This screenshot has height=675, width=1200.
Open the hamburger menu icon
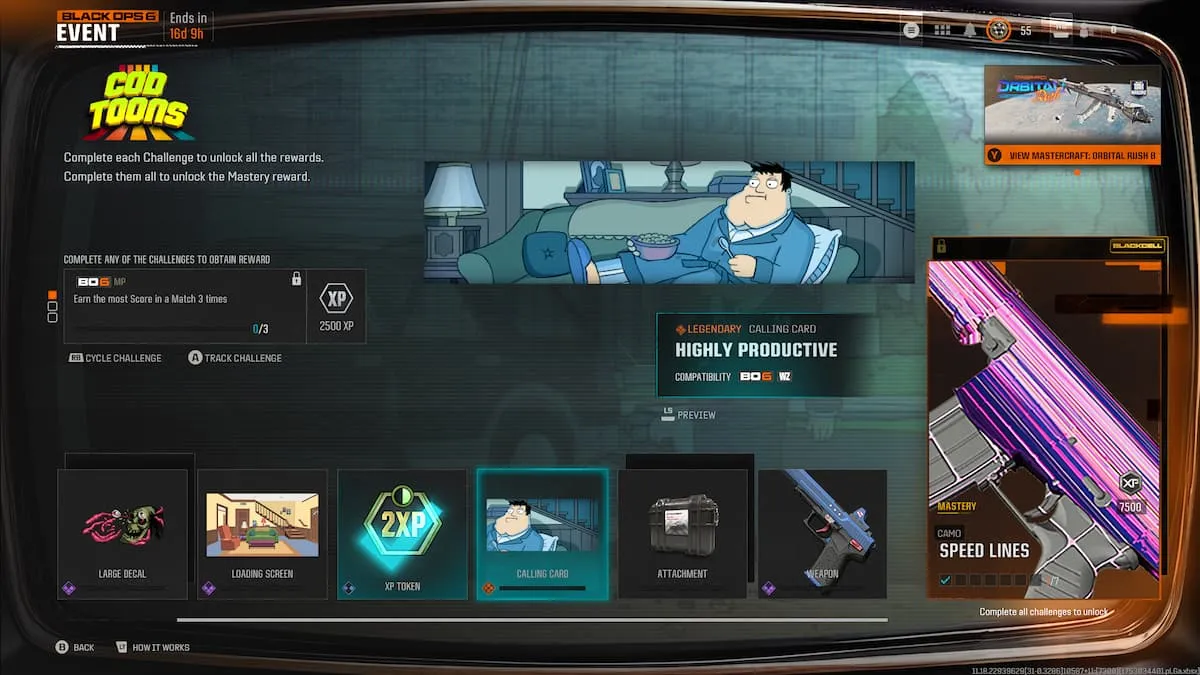(x=911, y=30)
